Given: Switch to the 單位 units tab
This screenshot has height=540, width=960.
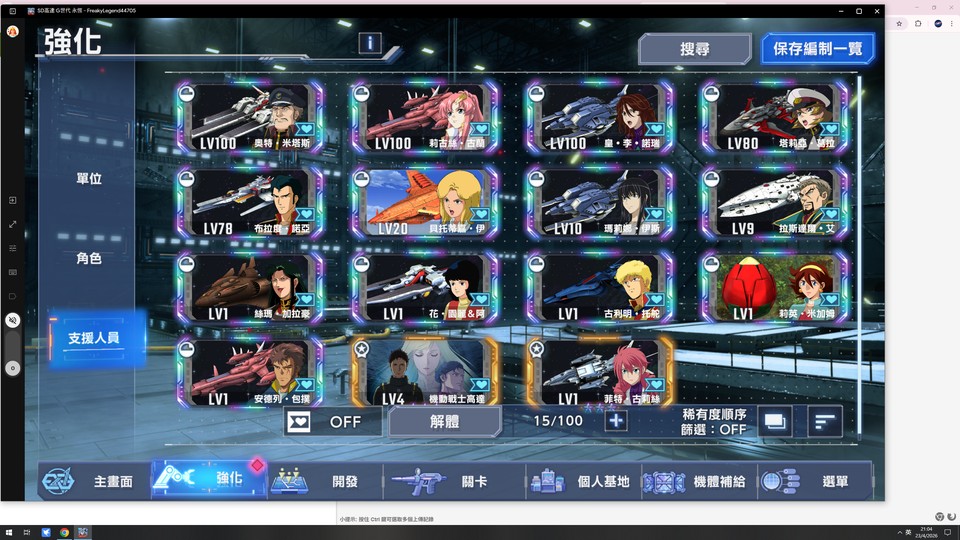Looking at the screenshot, I should (x=89, y=179).
